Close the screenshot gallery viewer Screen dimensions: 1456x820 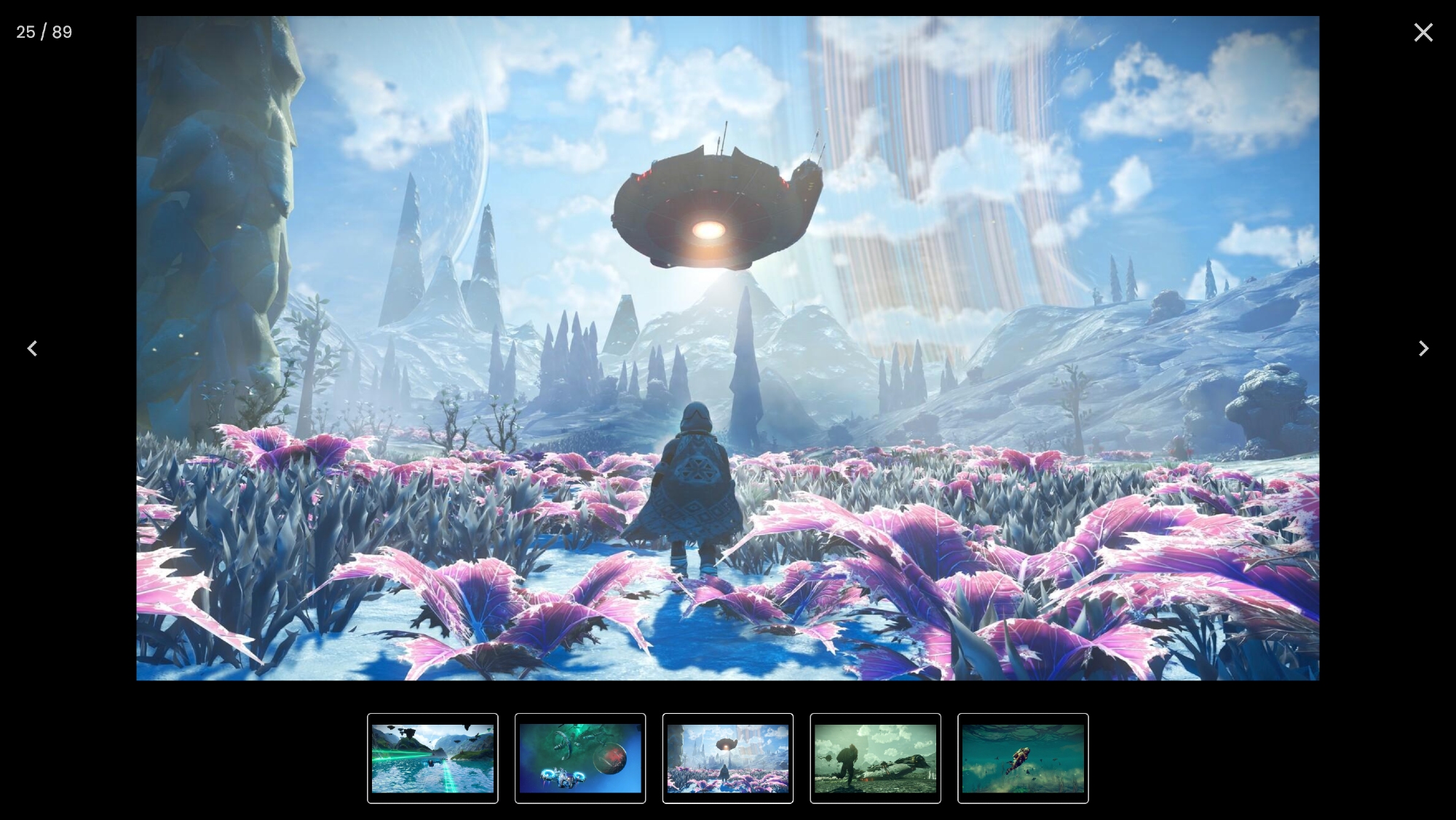pyautogui.click(x=1423, y=33)
